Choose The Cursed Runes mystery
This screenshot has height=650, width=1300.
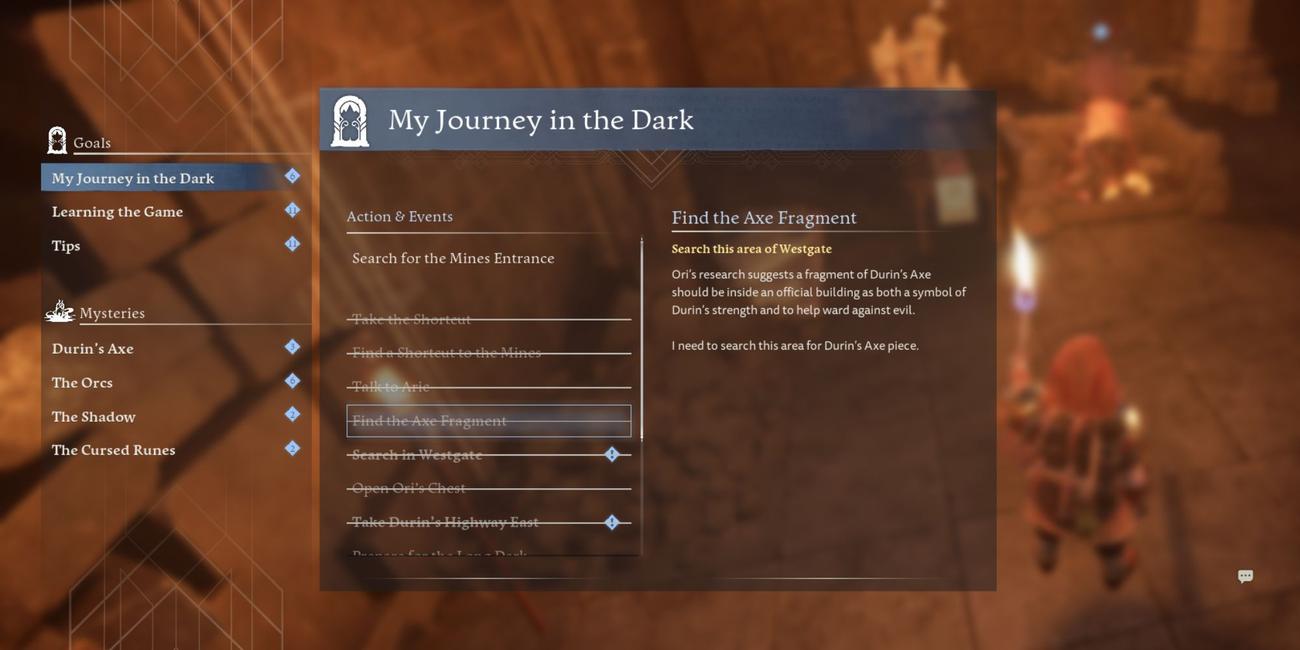113,450
